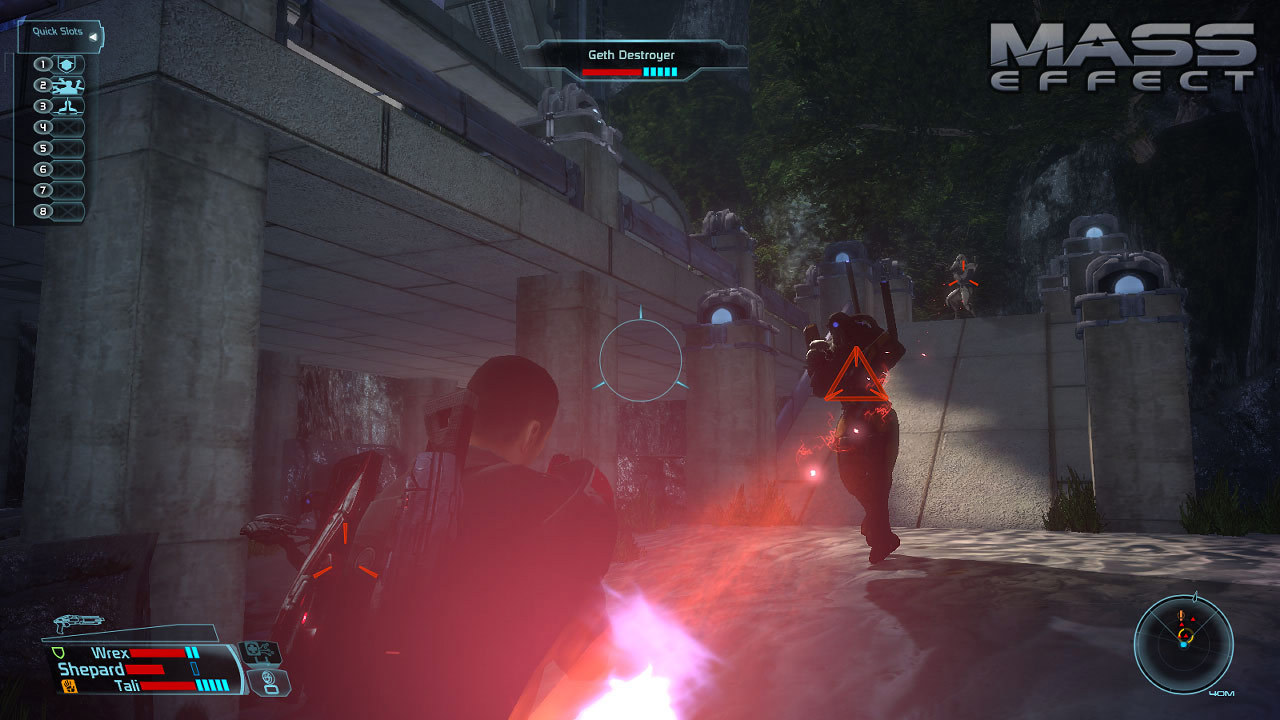The width and height of the screenshot is (1280, 720).
Task: Use the ability assigned to Quick Slot 3
Action: (x=68, y=107)
